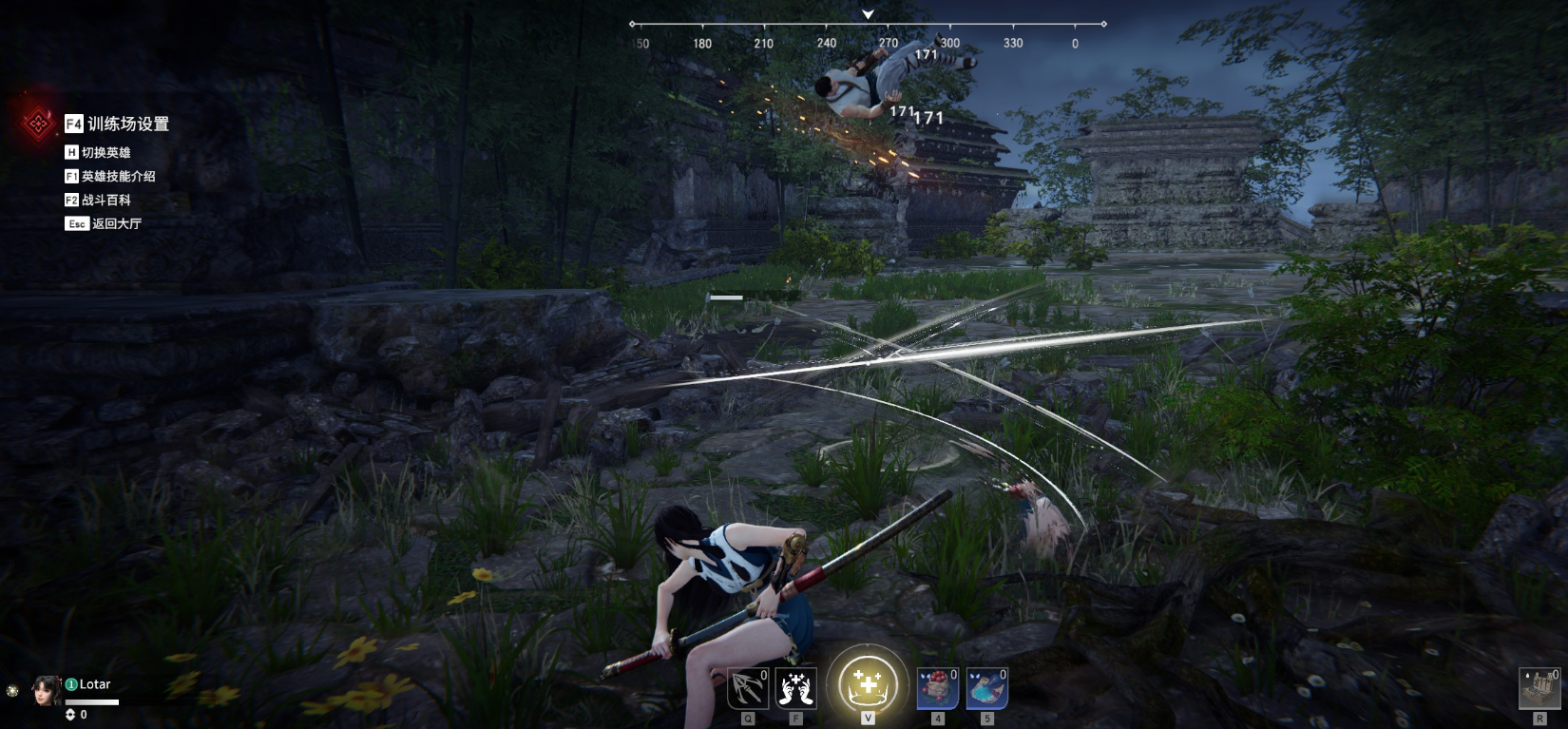Image resolution: width=1568 pixels, height=729 pixels.
Task: Click Lotar's character portrait
Action: pyautogui.click(x=46, y=691)
